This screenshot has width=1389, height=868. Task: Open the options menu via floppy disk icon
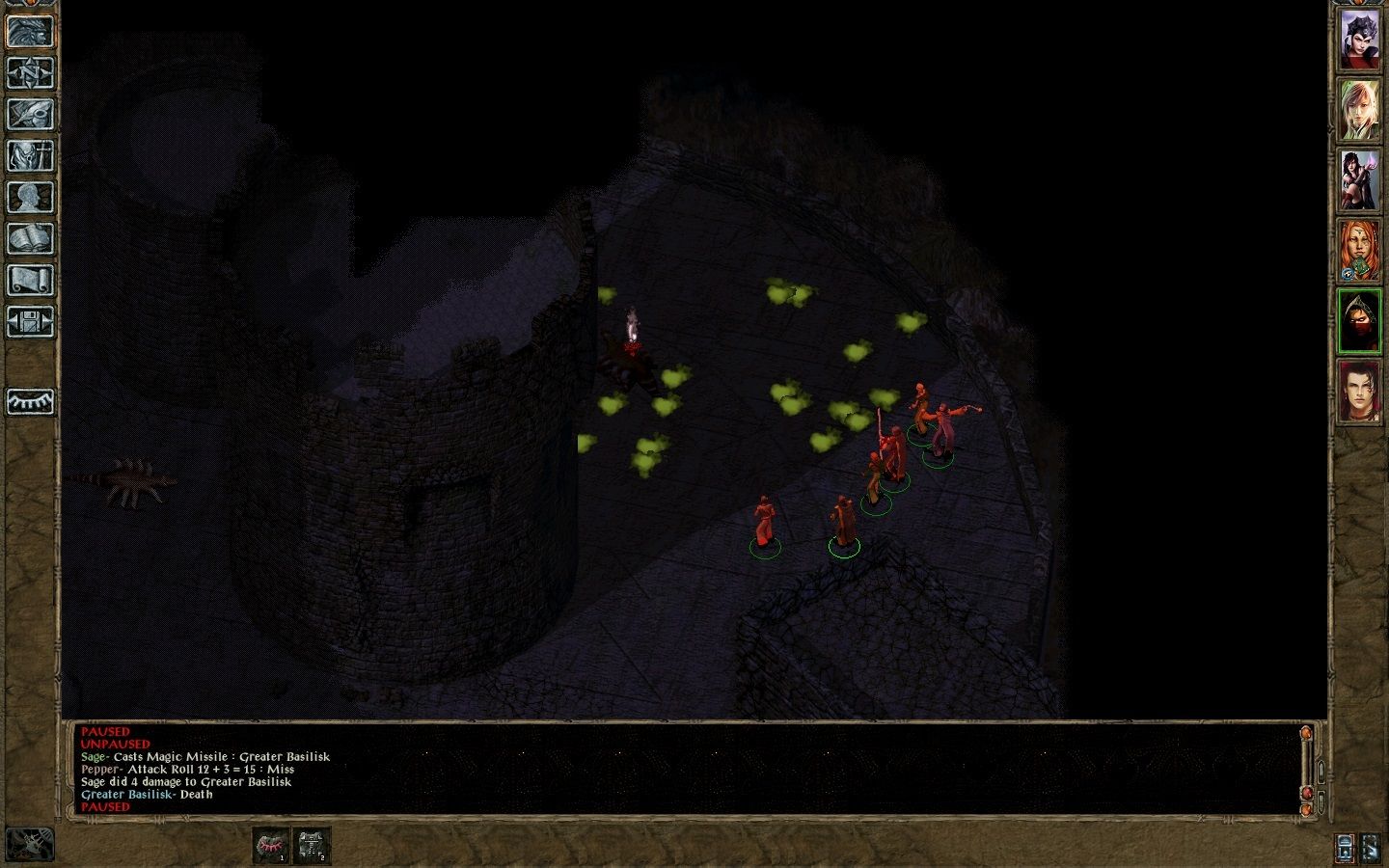pos(30,321)
